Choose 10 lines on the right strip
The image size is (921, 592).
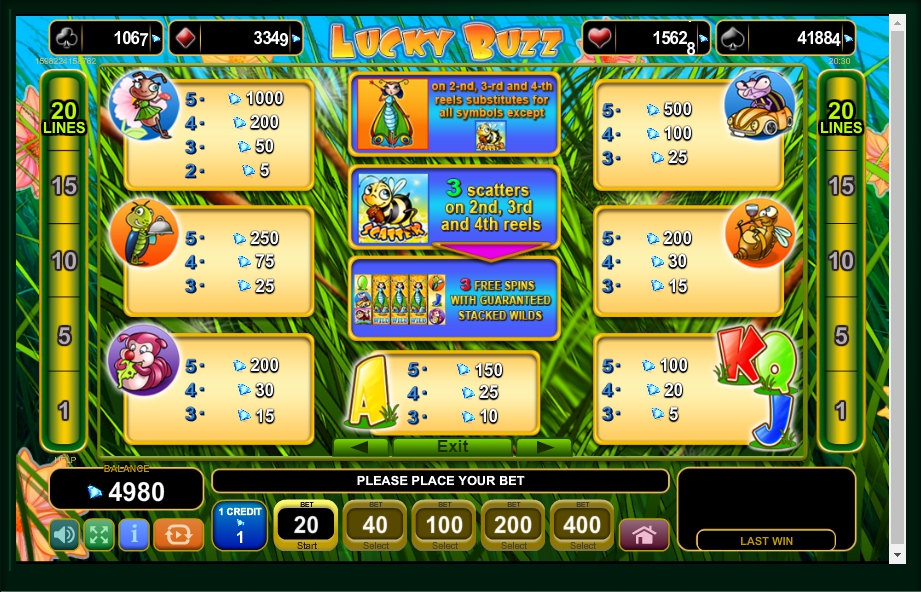click(841, 261)
